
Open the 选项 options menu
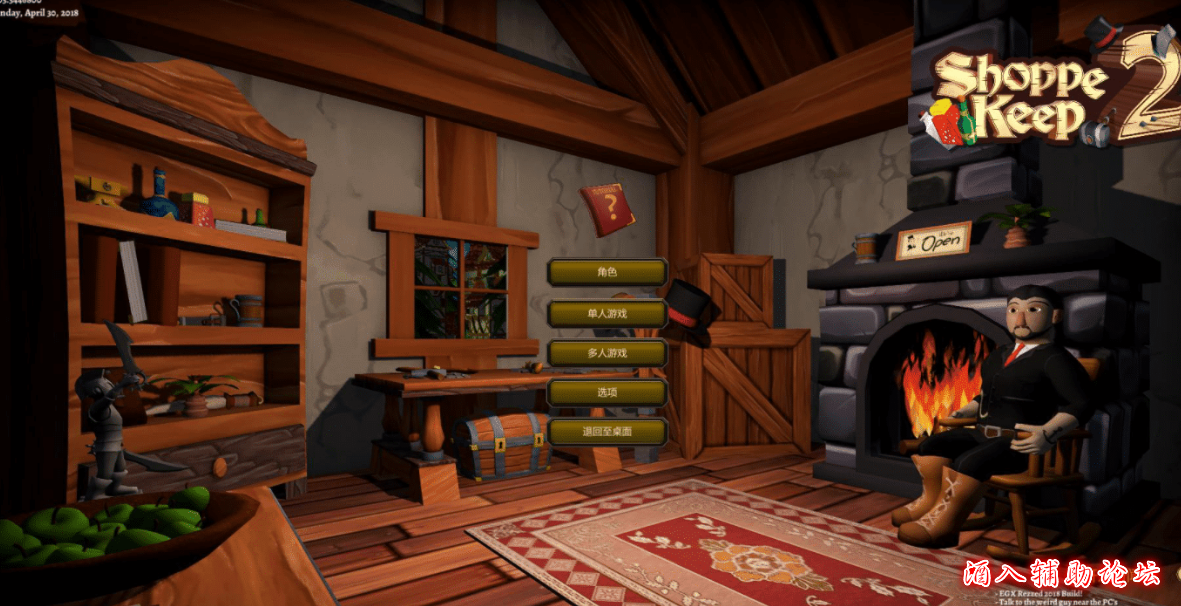(x=607, y=393)
